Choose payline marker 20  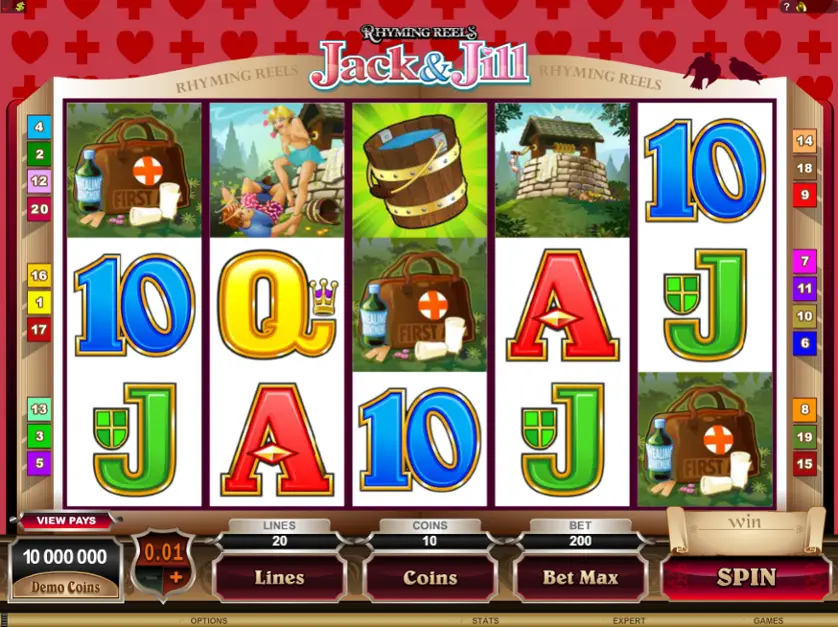click(39, 209)
